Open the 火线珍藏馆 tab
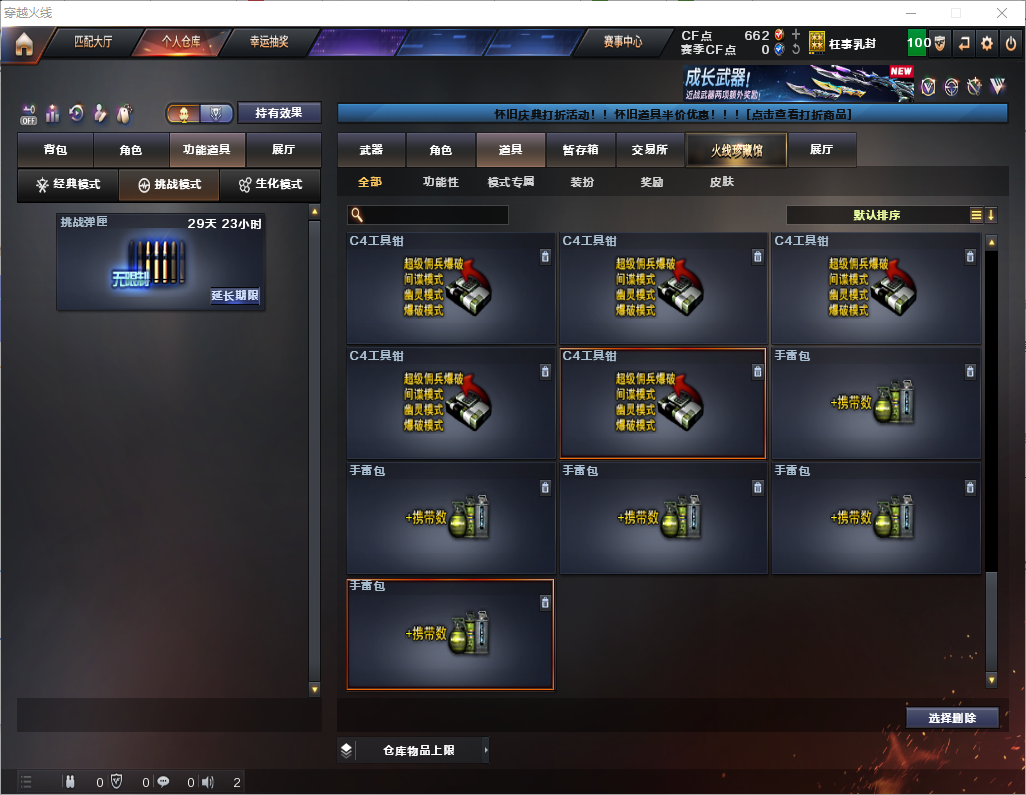Screen dimensions: 1026x795 pos(736,150)
